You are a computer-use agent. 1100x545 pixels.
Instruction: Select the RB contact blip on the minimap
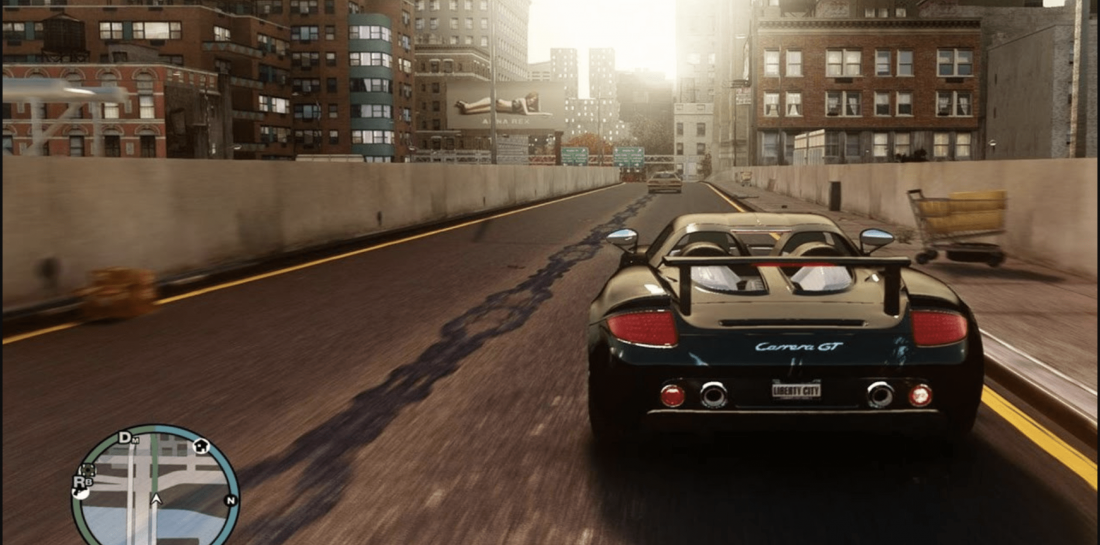79,482
